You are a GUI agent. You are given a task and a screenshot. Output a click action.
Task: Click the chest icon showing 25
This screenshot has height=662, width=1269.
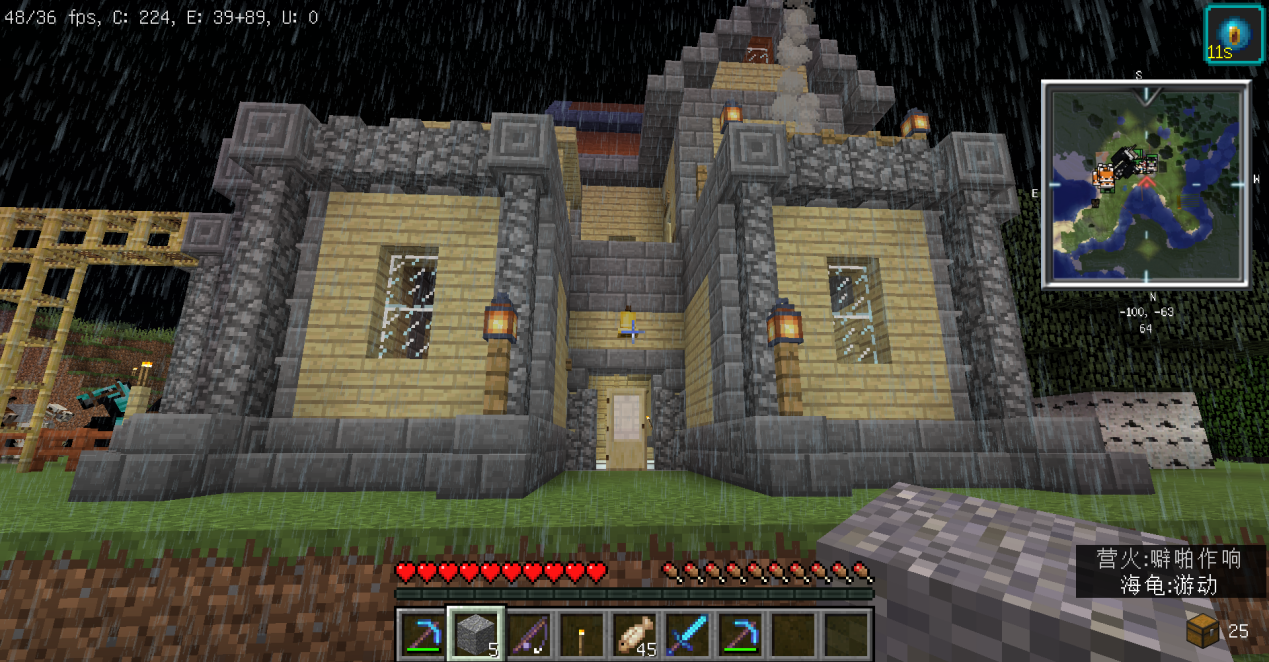point(1203,630)
